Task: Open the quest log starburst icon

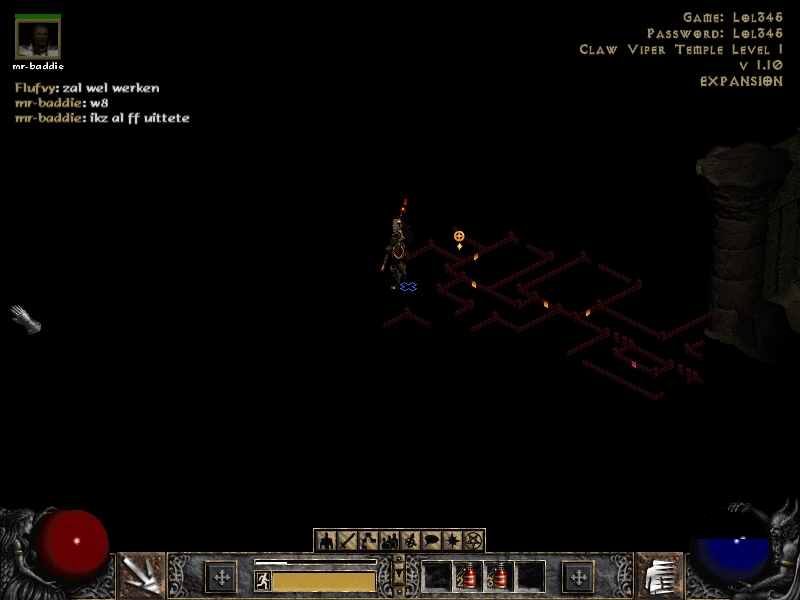Action: point(452,541)
